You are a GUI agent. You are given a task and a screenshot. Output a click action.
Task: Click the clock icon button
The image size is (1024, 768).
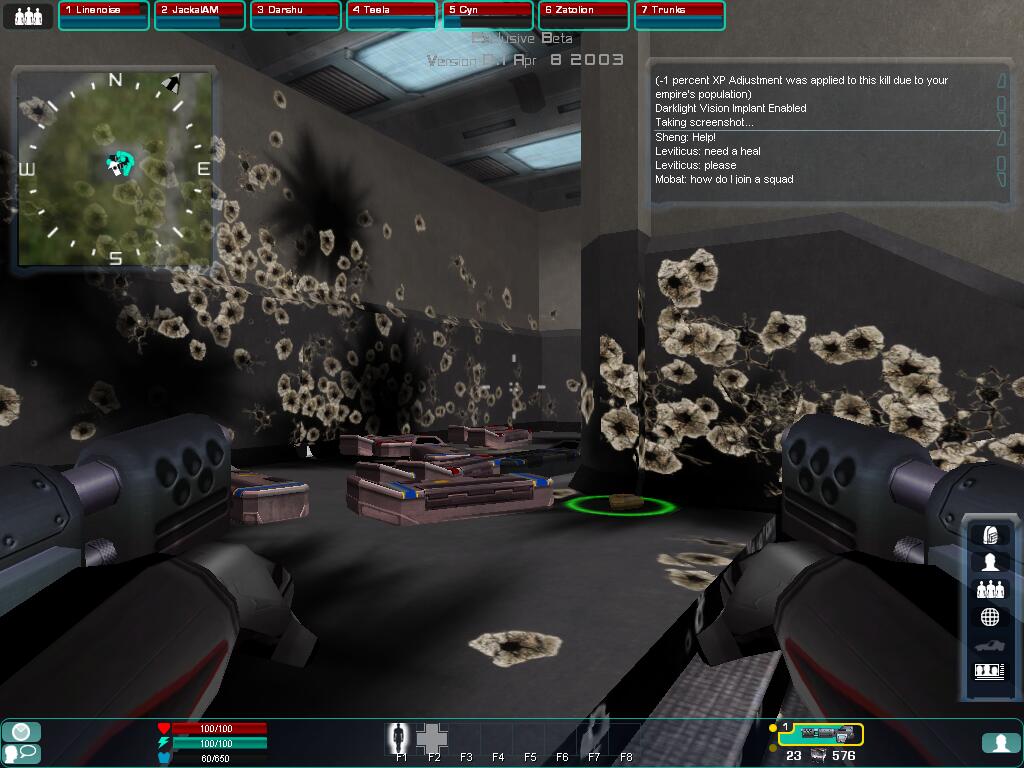[21, 732]
